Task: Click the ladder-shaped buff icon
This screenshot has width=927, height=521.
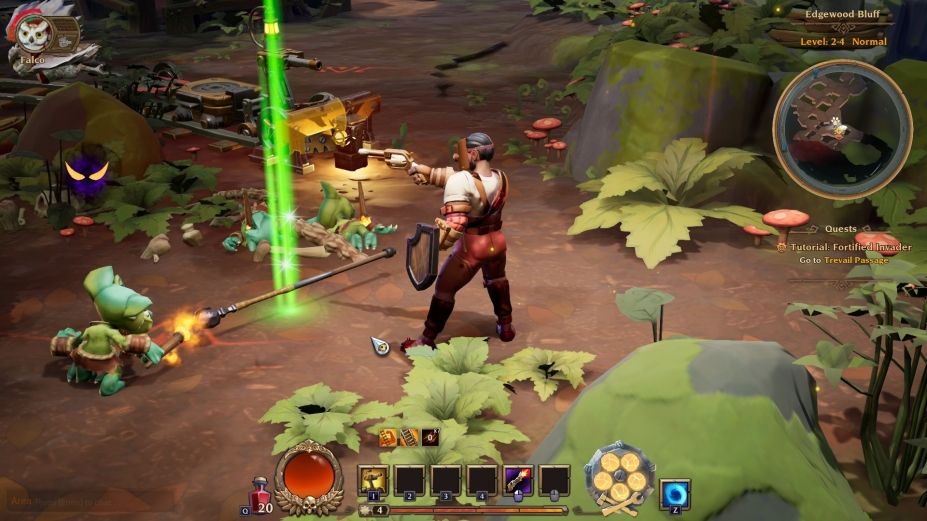Action: (409, 437)
